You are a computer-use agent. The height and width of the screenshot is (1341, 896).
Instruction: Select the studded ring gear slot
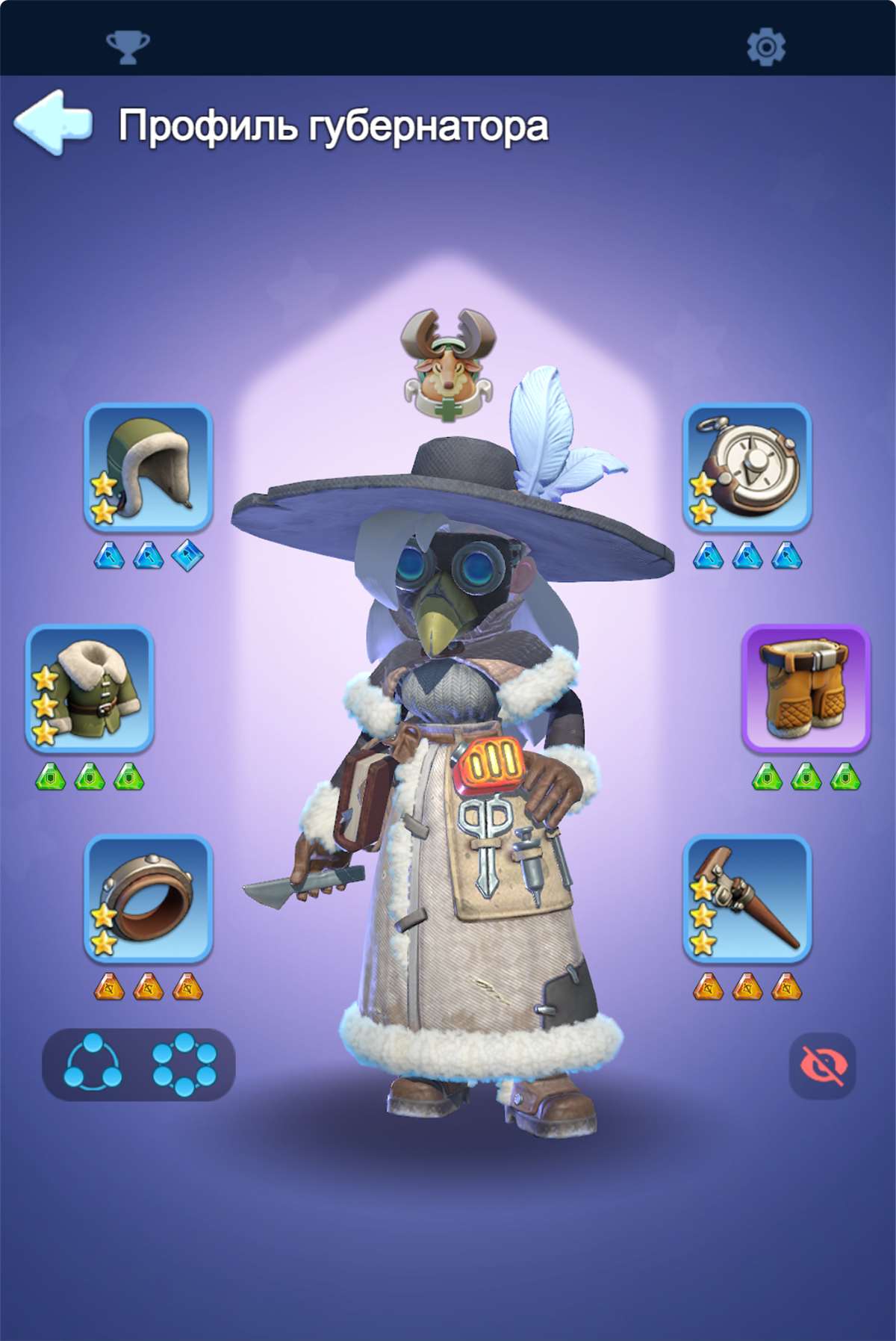click(x=149, y=898)
